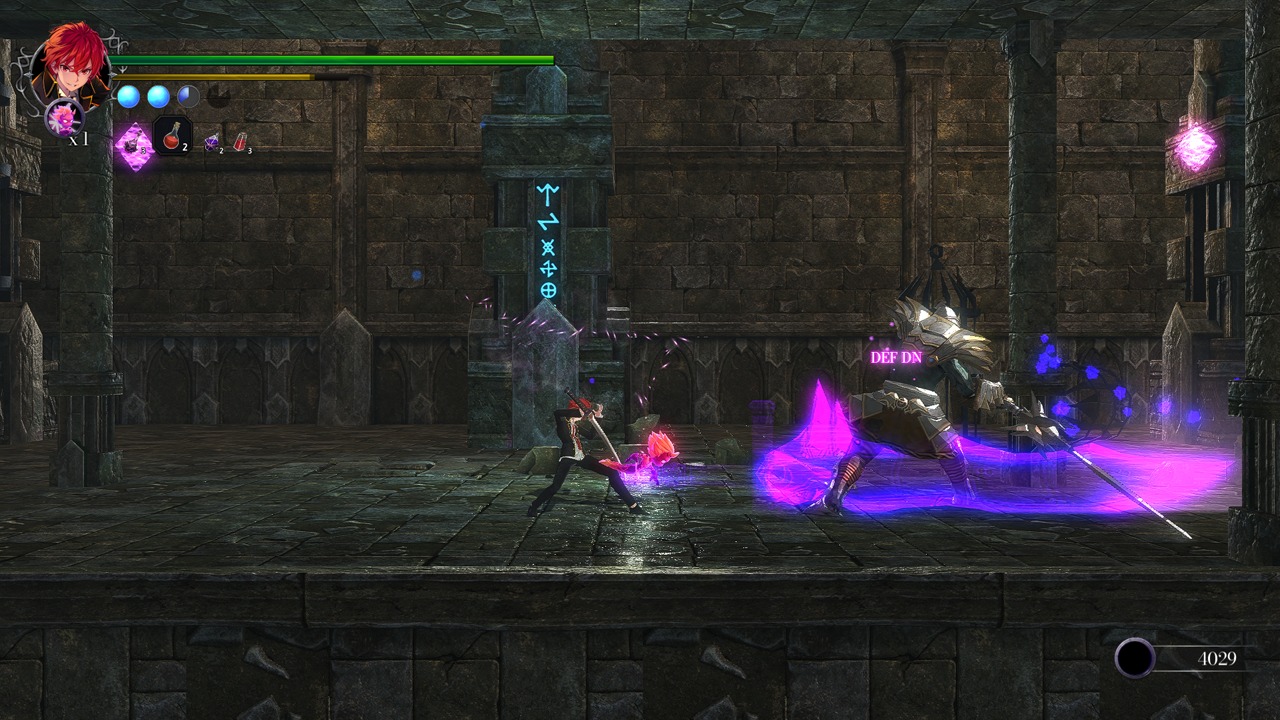This screenshot has width=1280, height=720.
Task: Select the red potion quick-use slot
Action: coord(172,137)
